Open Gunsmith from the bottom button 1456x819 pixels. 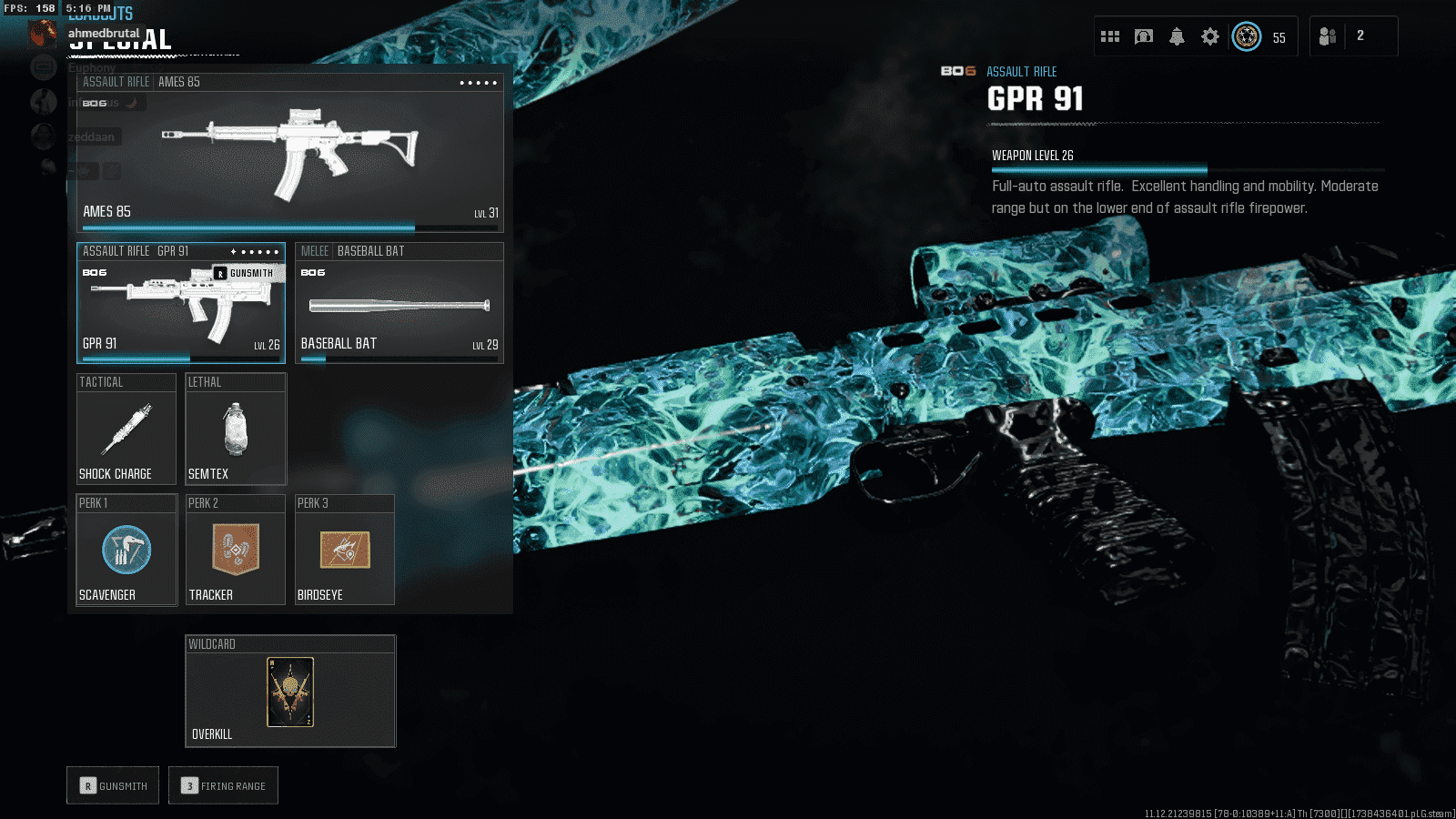tap(113, 785)
